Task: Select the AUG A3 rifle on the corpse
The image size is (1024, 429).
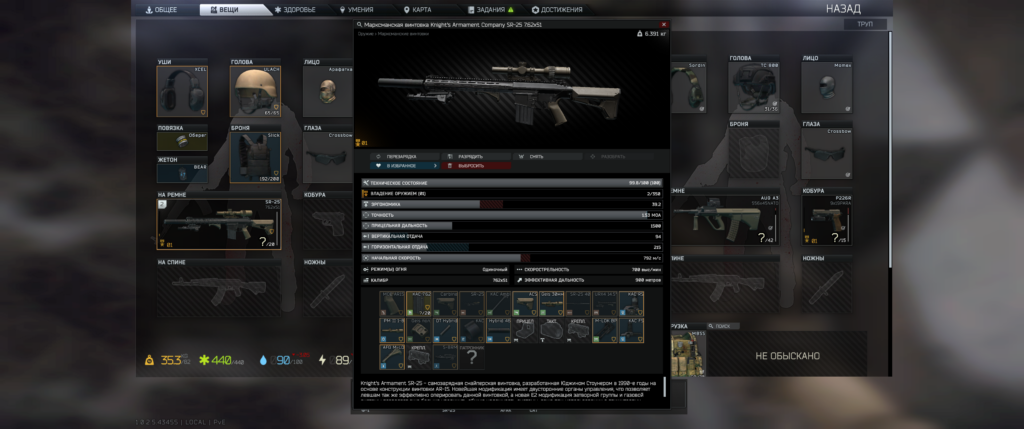Action: coord(725,219)
